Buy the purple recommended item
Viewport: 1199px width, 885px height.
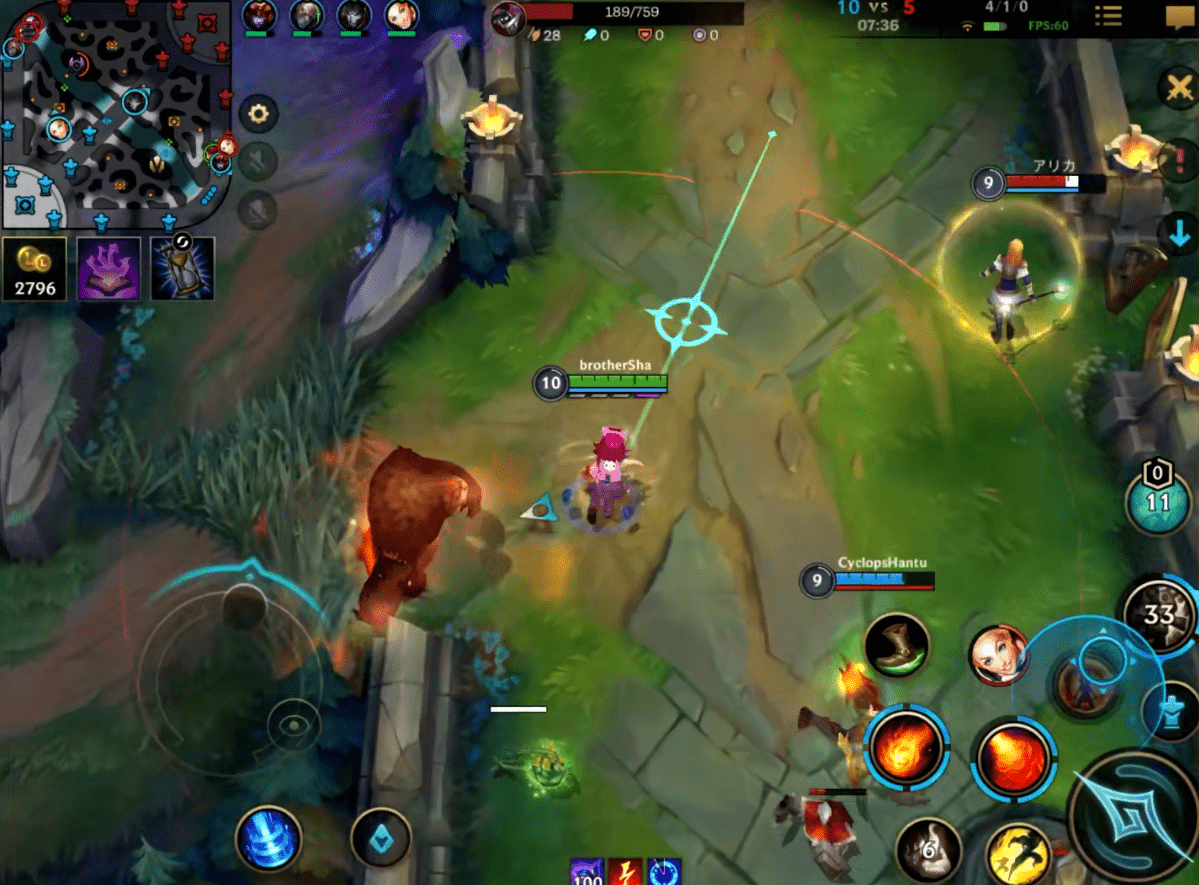108,268
